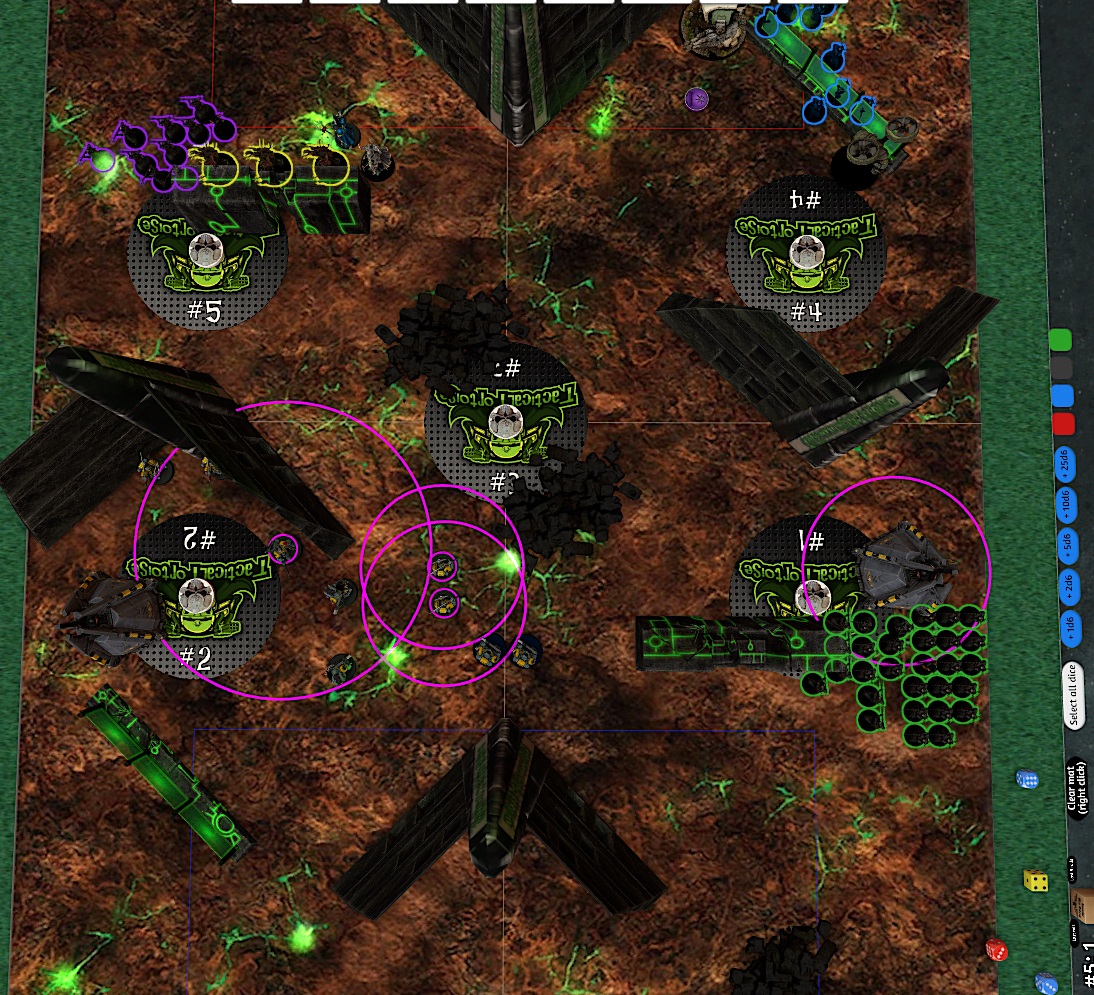Add two dice with +2d6
The height and width of the screenshot is (995, 1094).
click(x=1068, y=586)
